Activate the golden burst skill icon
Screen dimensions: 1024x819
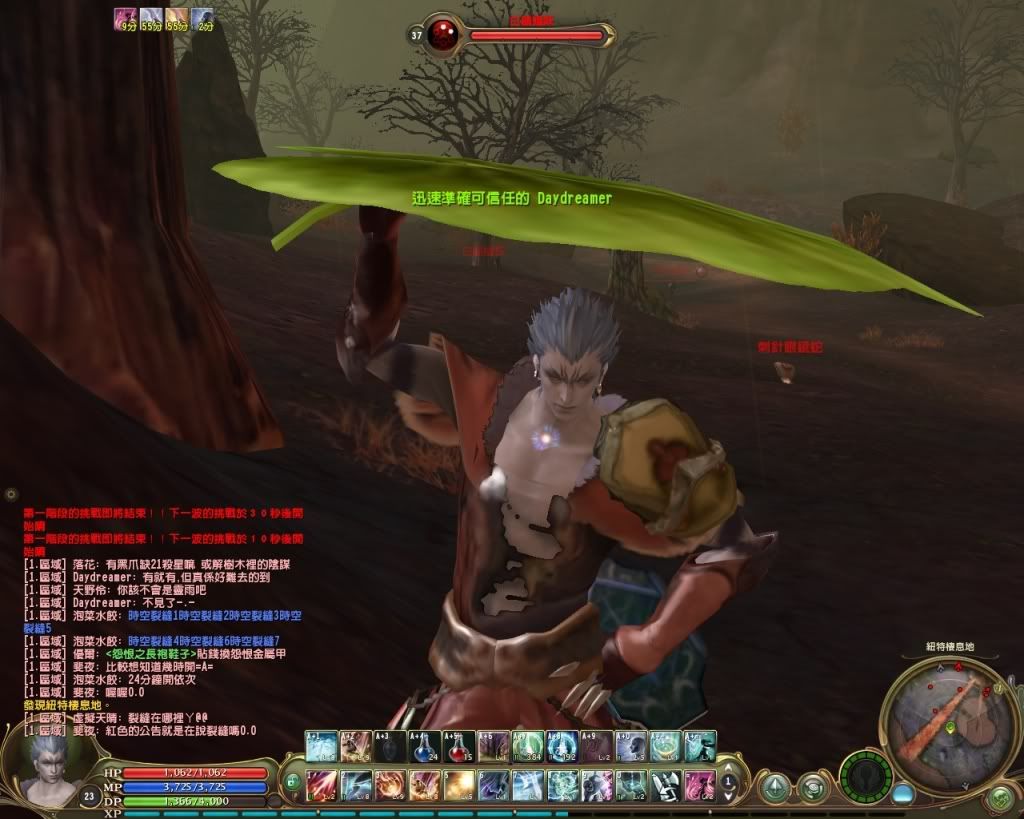click(x=459, y=784)
